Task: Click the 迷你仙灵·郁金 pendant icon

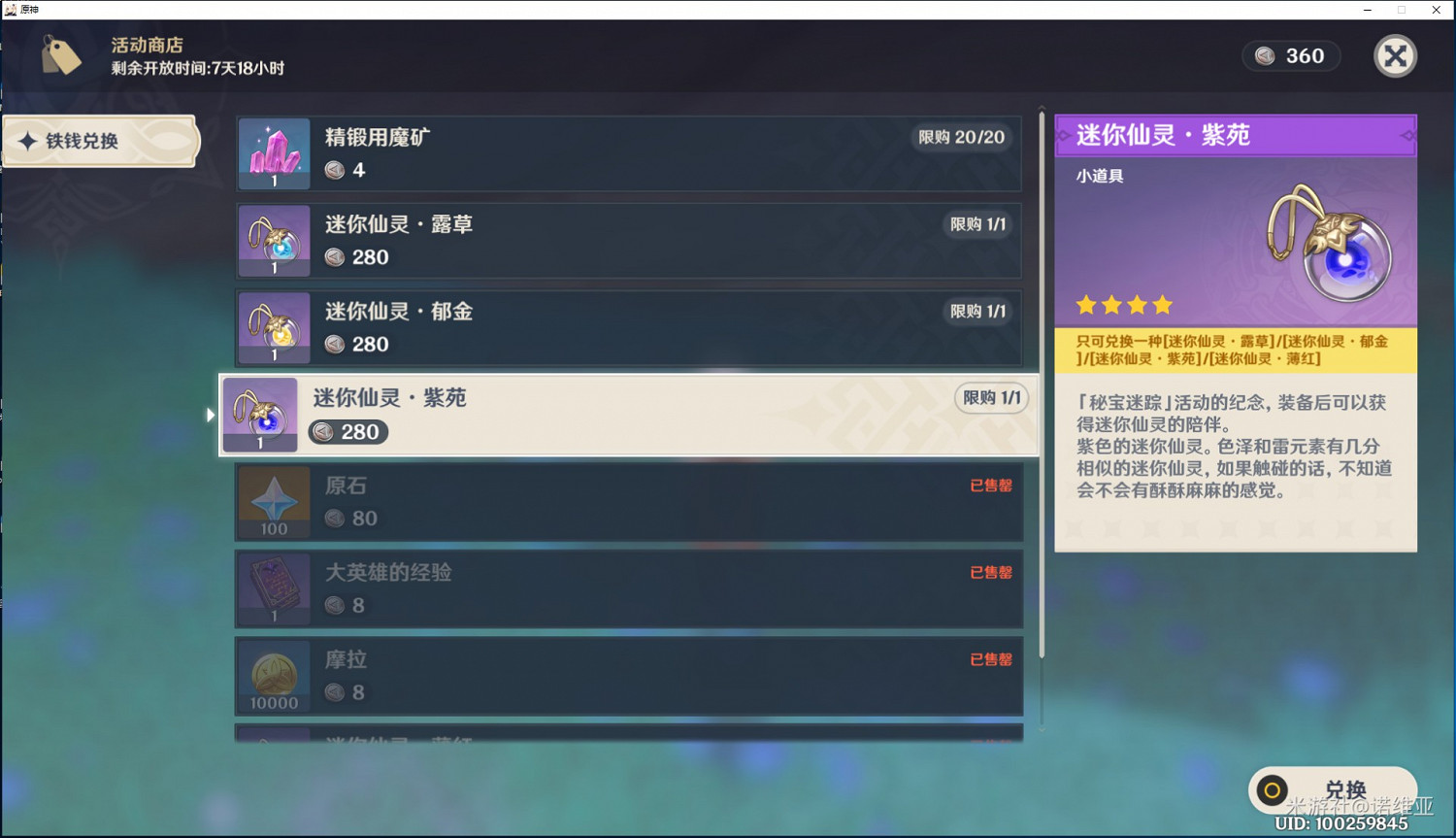Action: coord(273,326)
